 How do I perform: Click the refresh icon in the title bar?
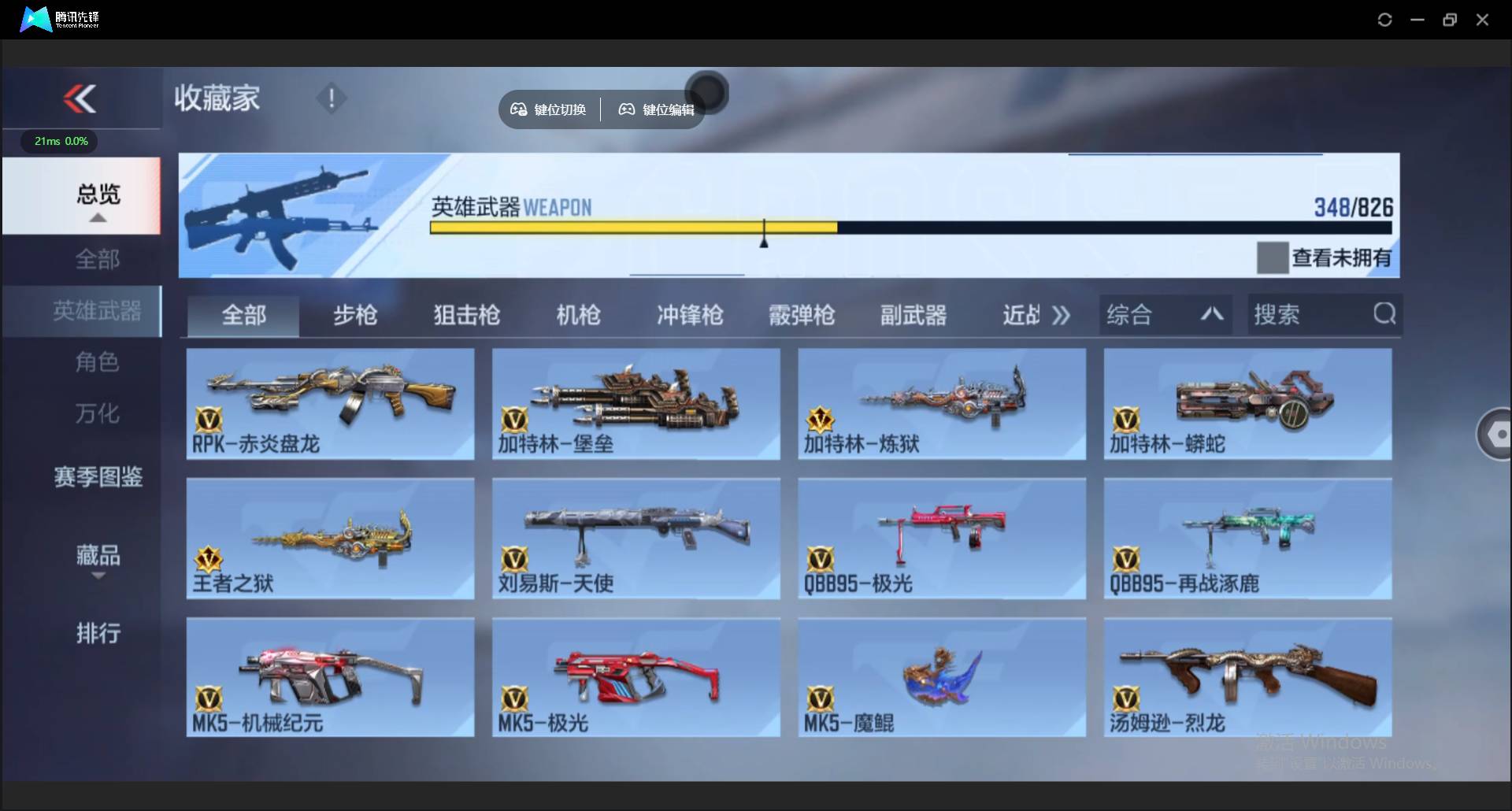click(x=1385, y=19)
